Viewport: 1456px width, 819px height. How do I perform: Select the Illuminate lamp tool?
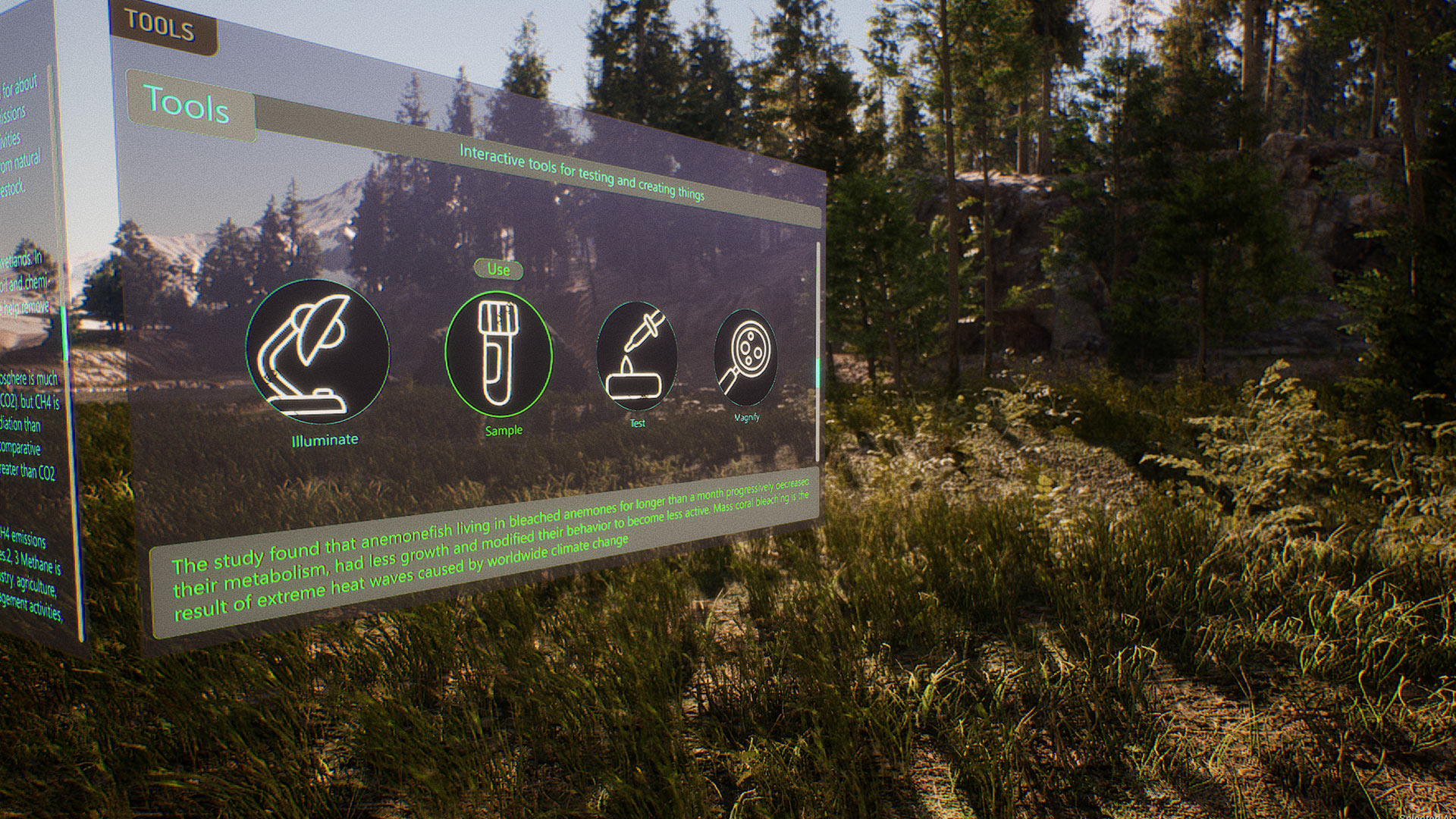click(x=318, y=352)
